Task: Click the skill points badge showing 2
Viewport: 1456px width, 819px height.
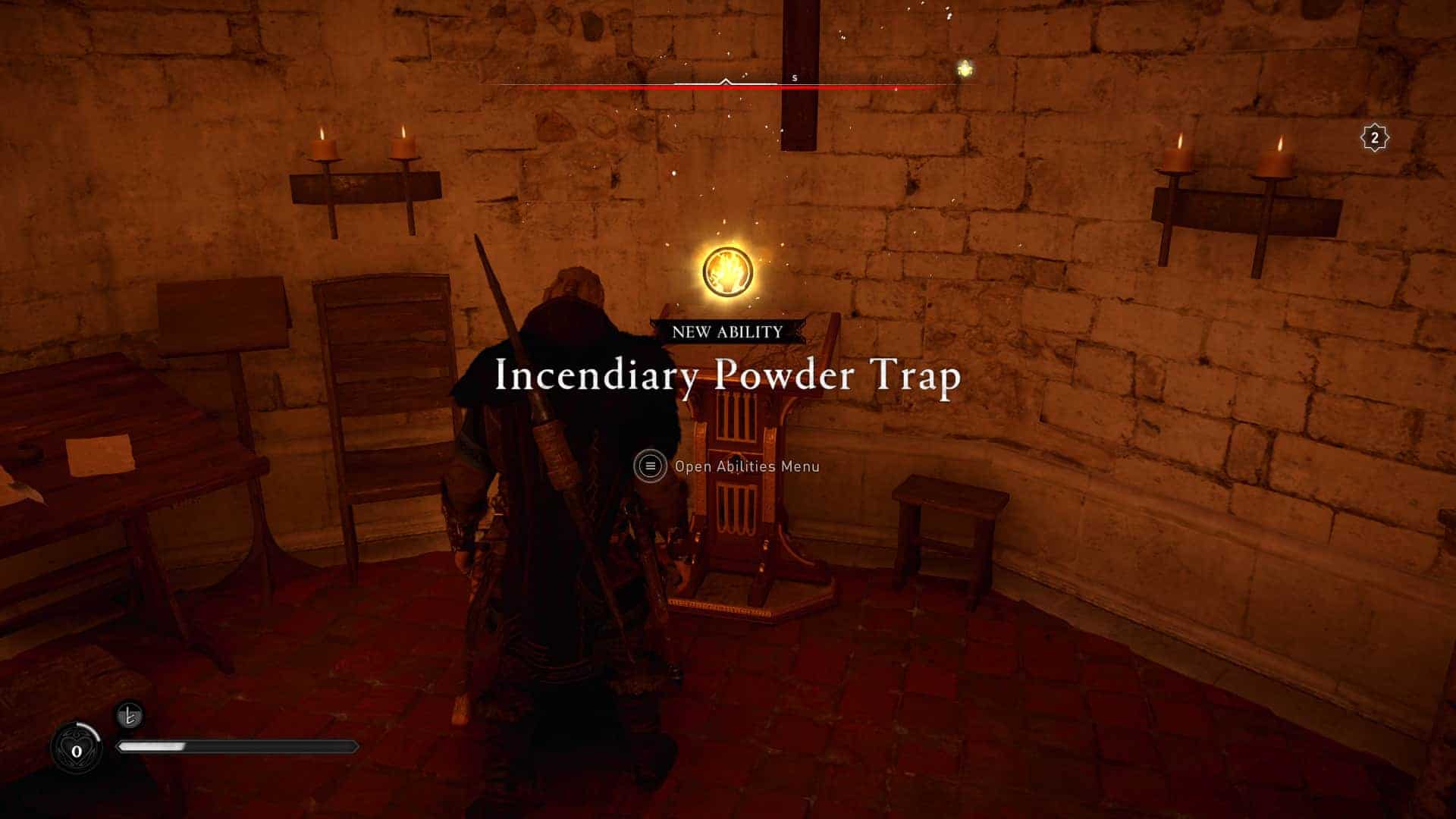Action: pyautogui.click(x=1375, y=138)
